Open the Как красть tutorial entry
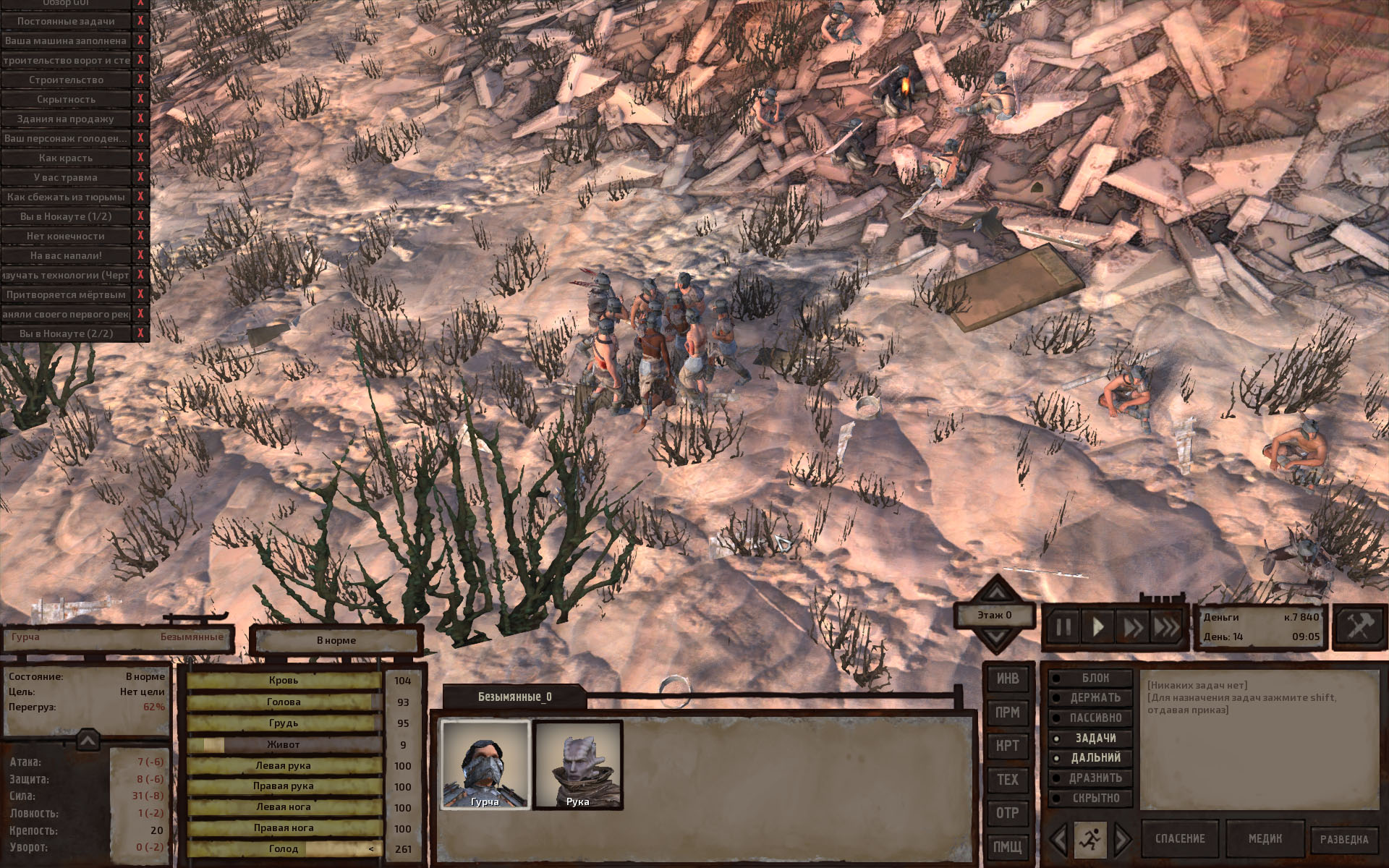This screenshot has height=868, width=1389. (x=66, y=158)
